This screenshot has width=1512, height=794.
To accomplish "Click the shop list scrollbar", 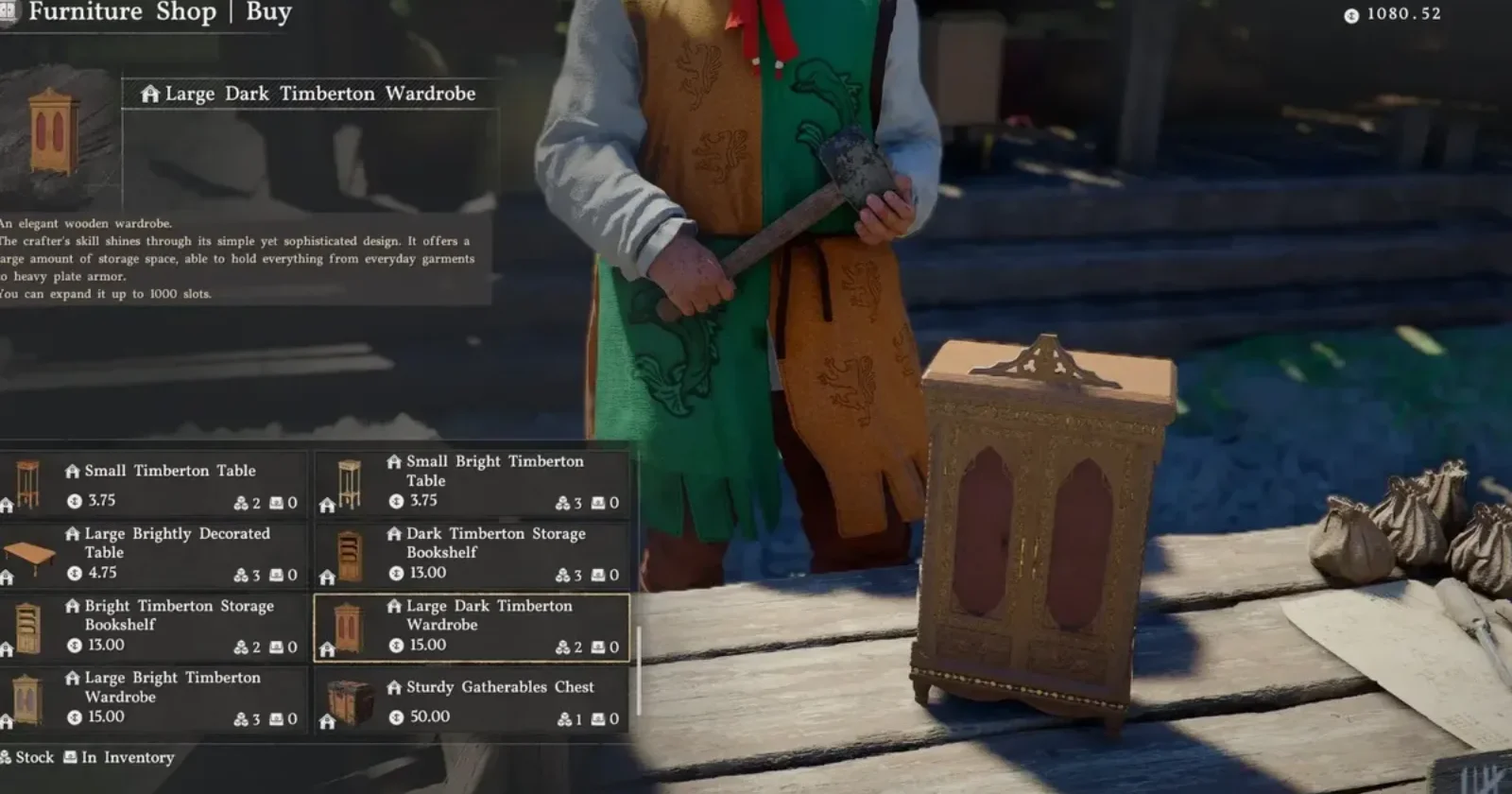I will [x=639, y=669].
